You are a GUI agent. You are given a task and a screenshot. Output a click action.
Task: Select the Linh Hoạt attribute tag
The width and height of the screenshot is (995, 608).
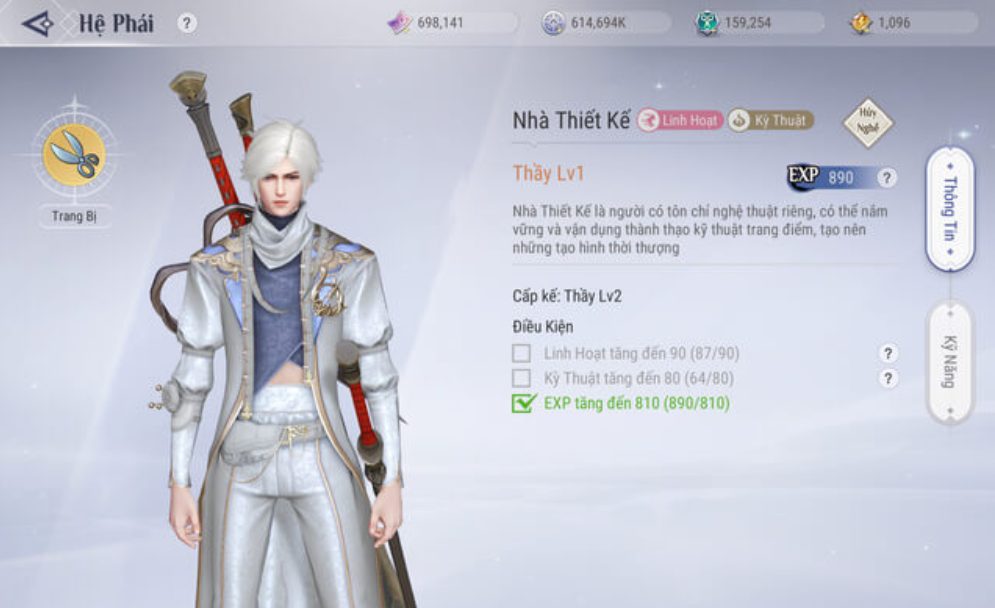680,120
